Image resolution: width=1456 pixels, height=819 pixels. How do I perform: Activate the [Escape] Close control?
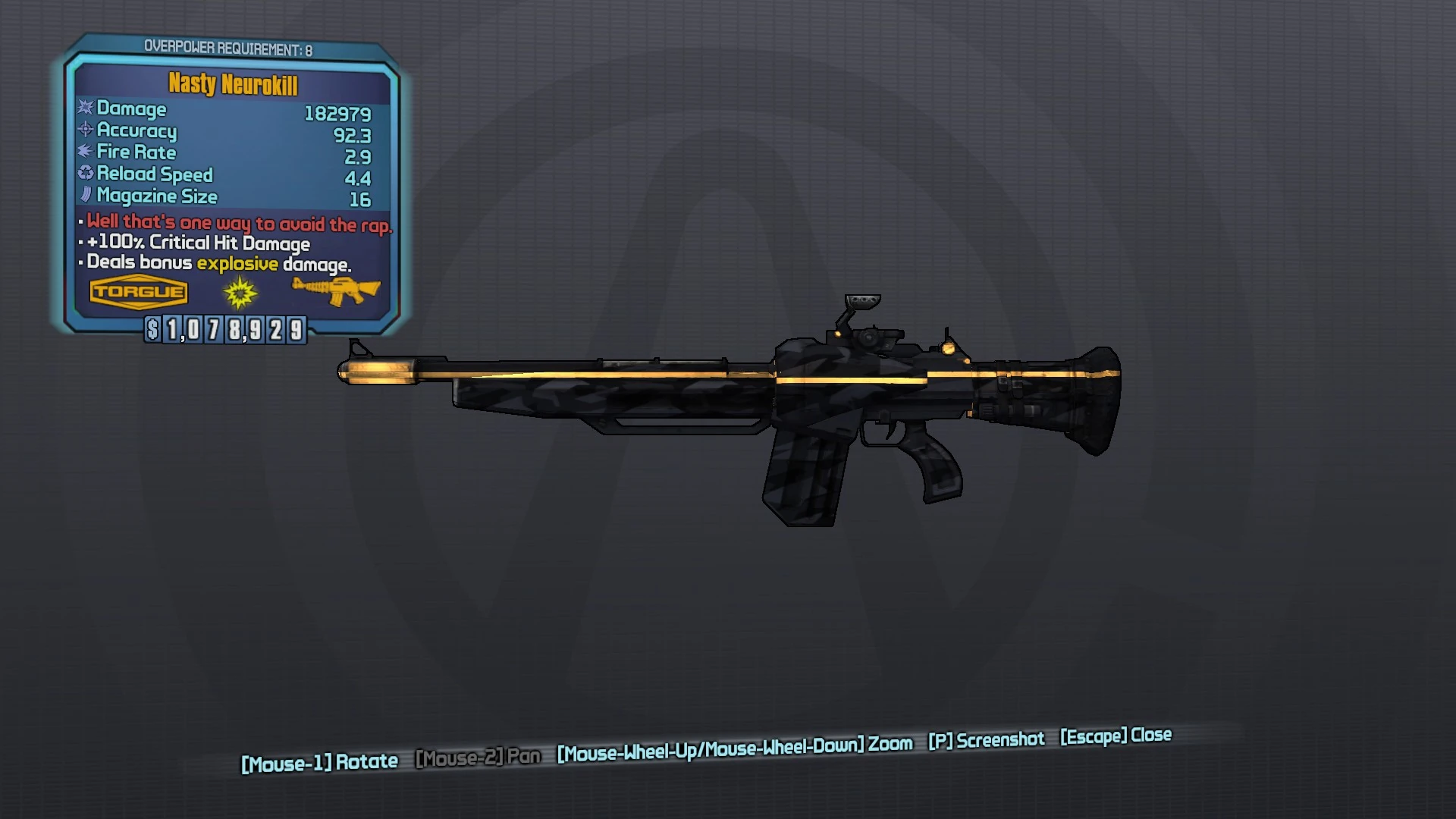coord(1115,736)
